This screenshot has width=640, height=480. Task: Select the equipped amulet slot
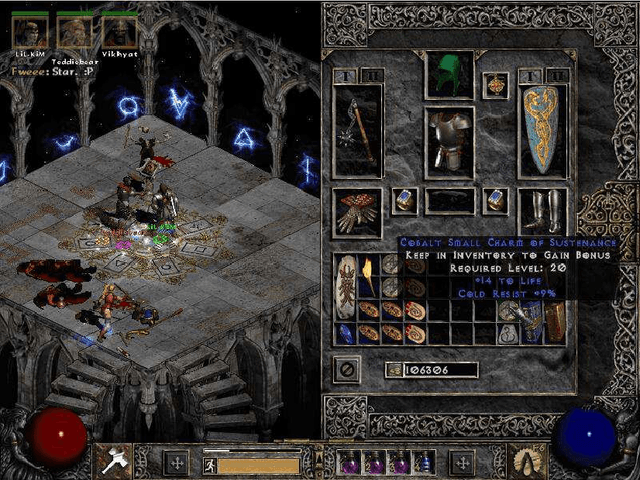click(494, 86)
